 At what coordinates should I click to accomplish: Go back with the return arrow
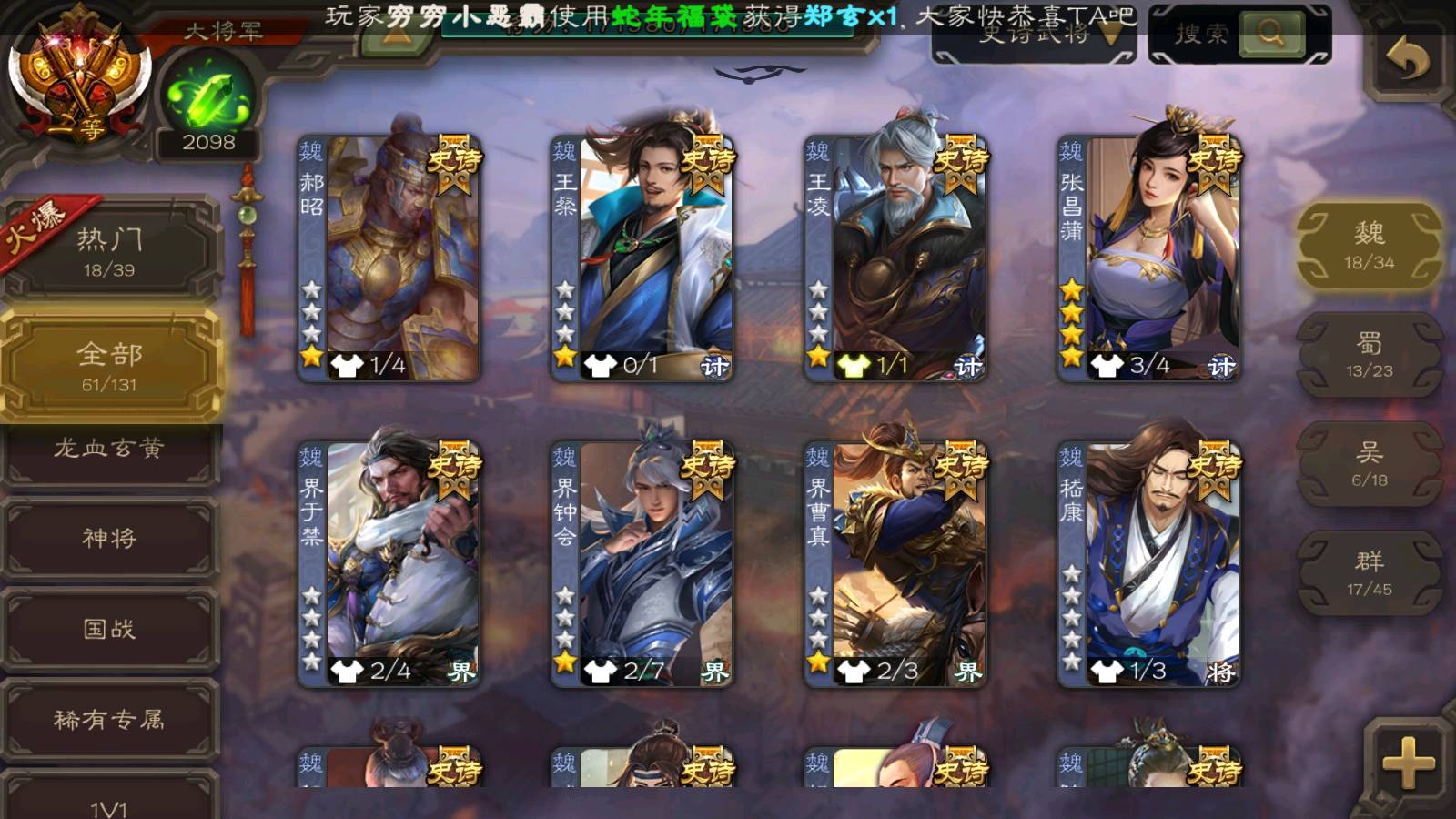[1407, 60]
